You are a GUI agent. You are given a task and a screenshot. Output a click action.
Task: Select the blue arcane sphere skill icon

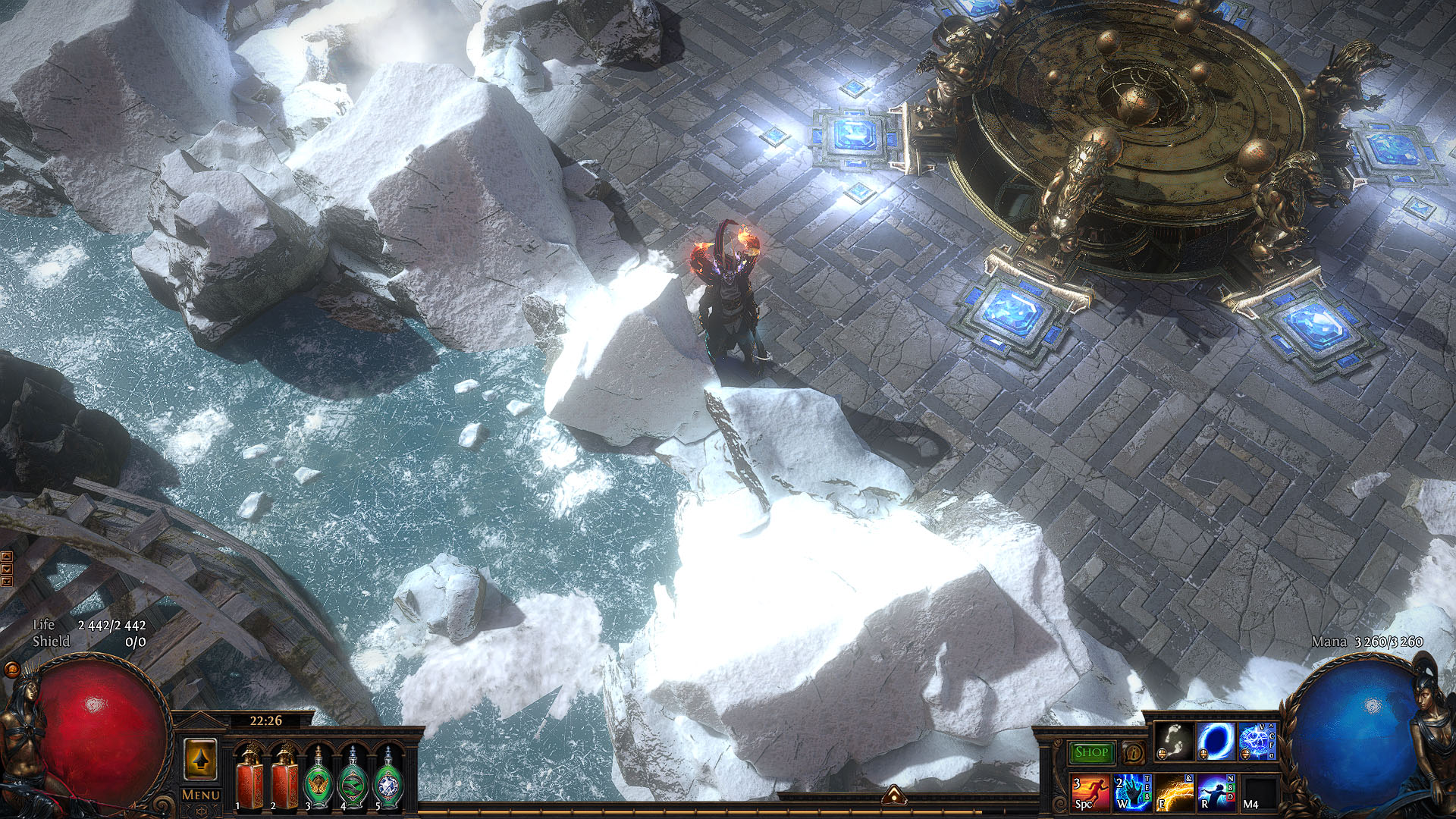tap(1255, 742)
